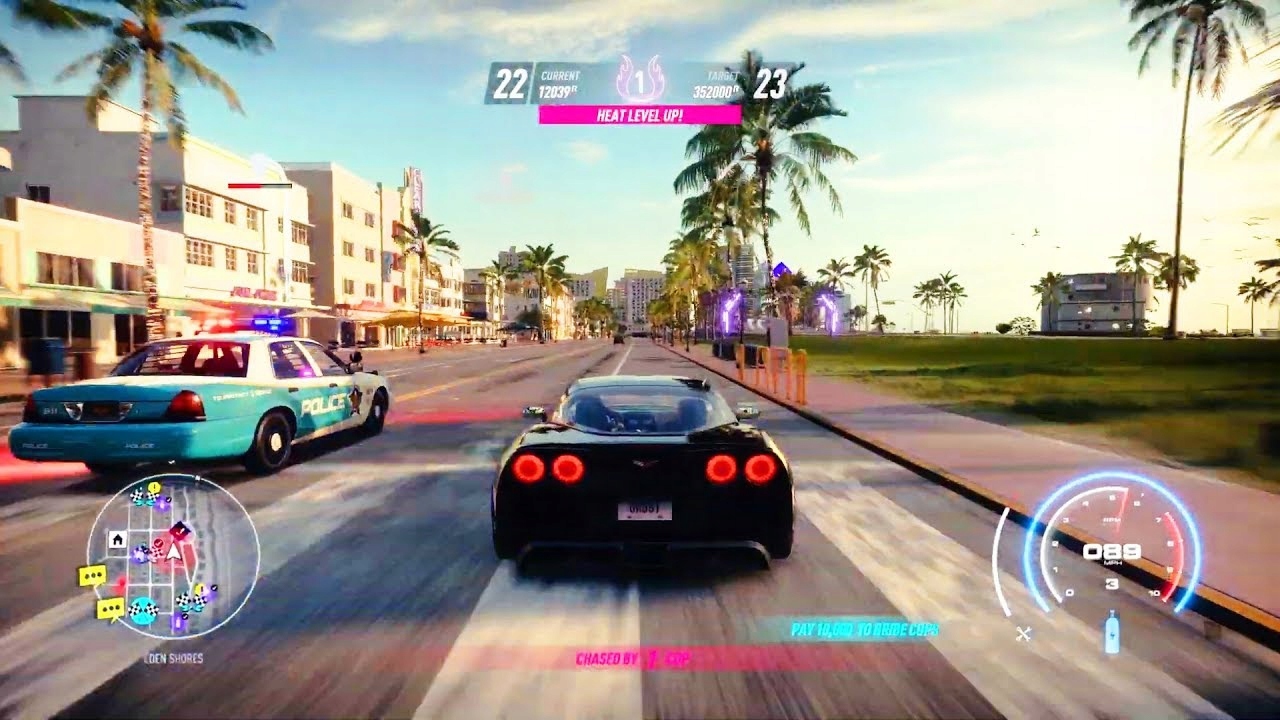
Task: Click the white player arrow on the minimap
Action: point(174,551)
